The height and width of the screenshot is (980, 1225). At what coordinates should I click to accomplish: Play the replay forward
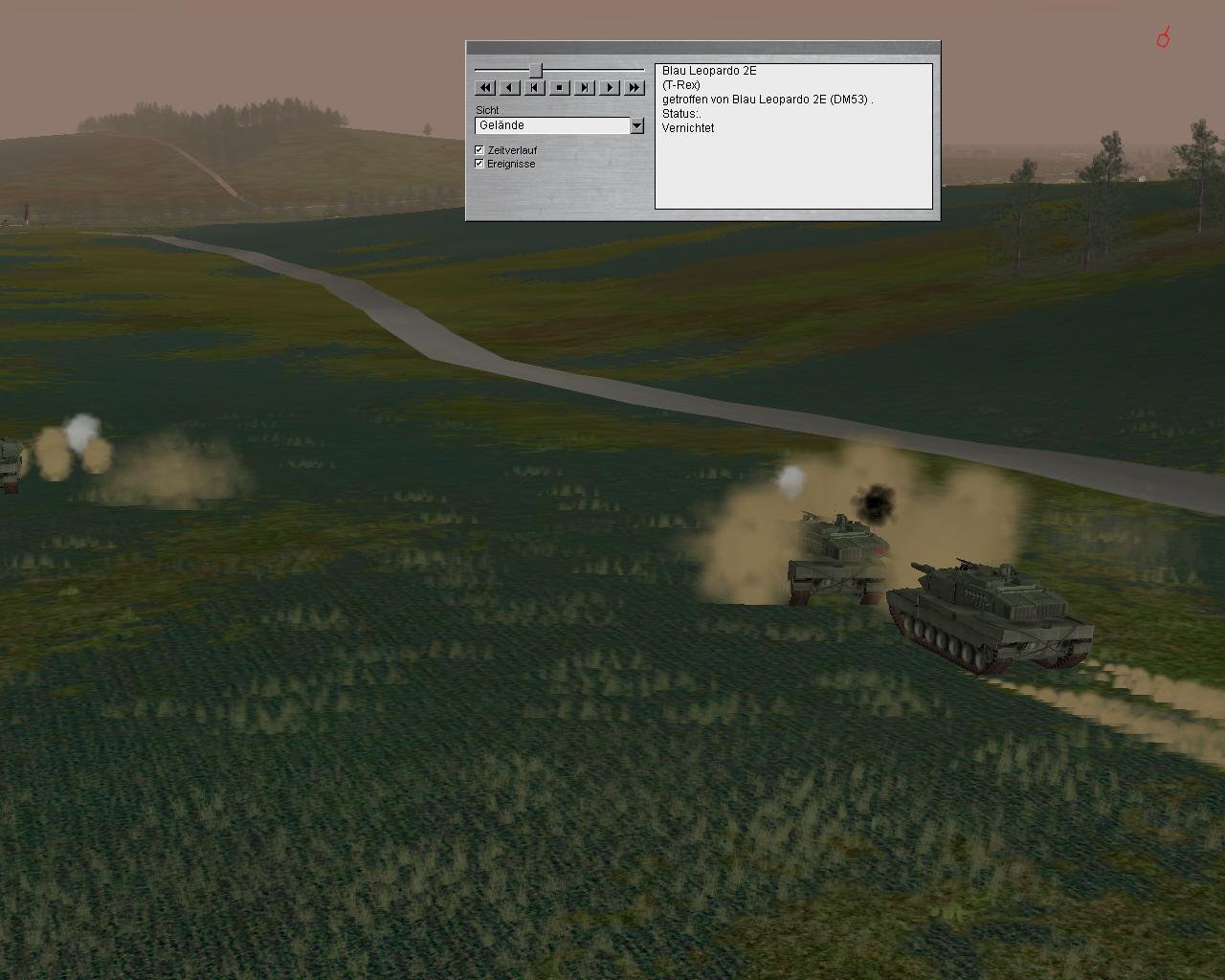tap(610, 88)
